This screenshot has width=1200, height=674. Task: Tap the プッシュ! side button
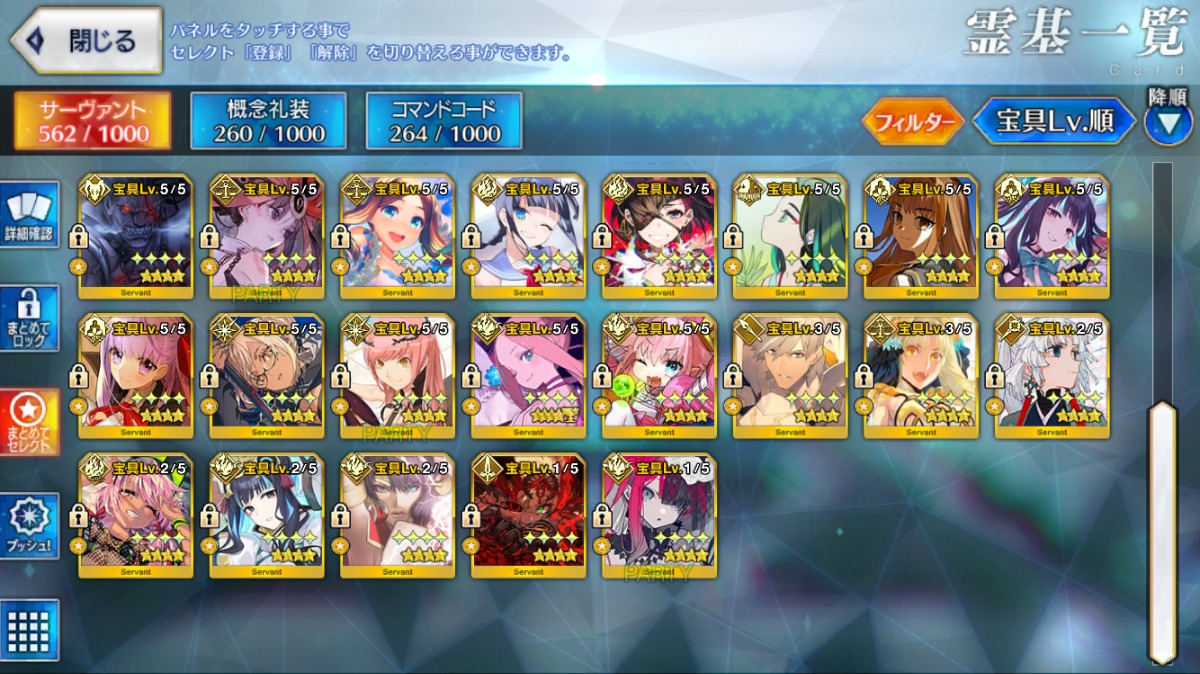30,525
